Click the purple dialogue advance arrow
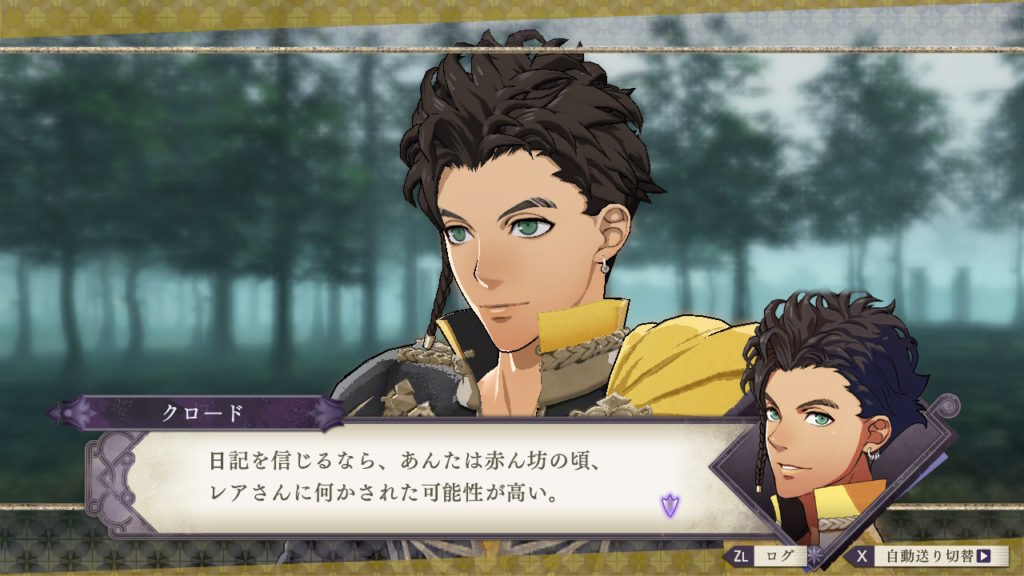Viewport: 1024px width, 576px height. 668,504
